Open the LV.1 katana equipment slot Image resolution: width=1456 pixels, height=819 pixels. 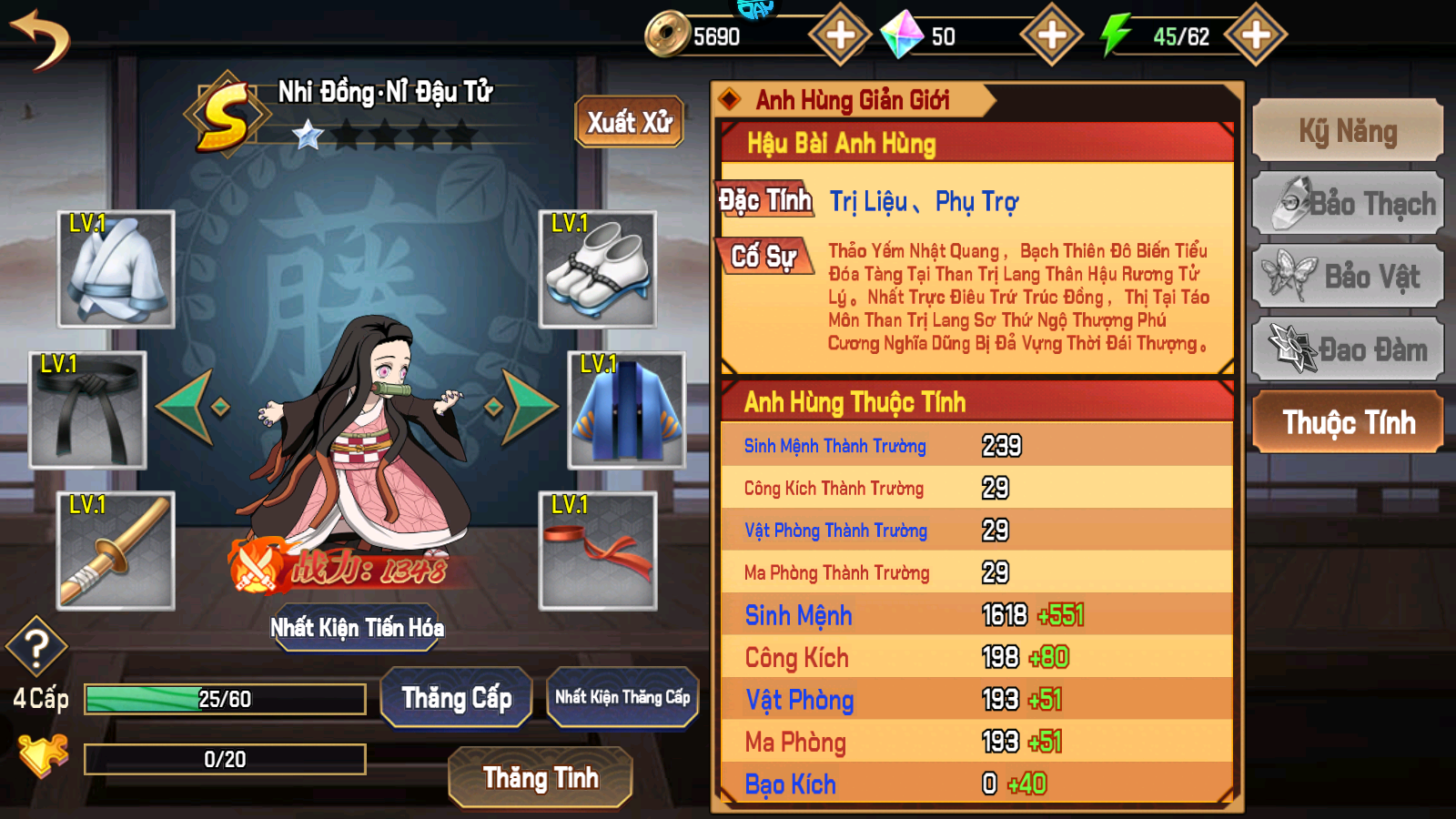118,553
